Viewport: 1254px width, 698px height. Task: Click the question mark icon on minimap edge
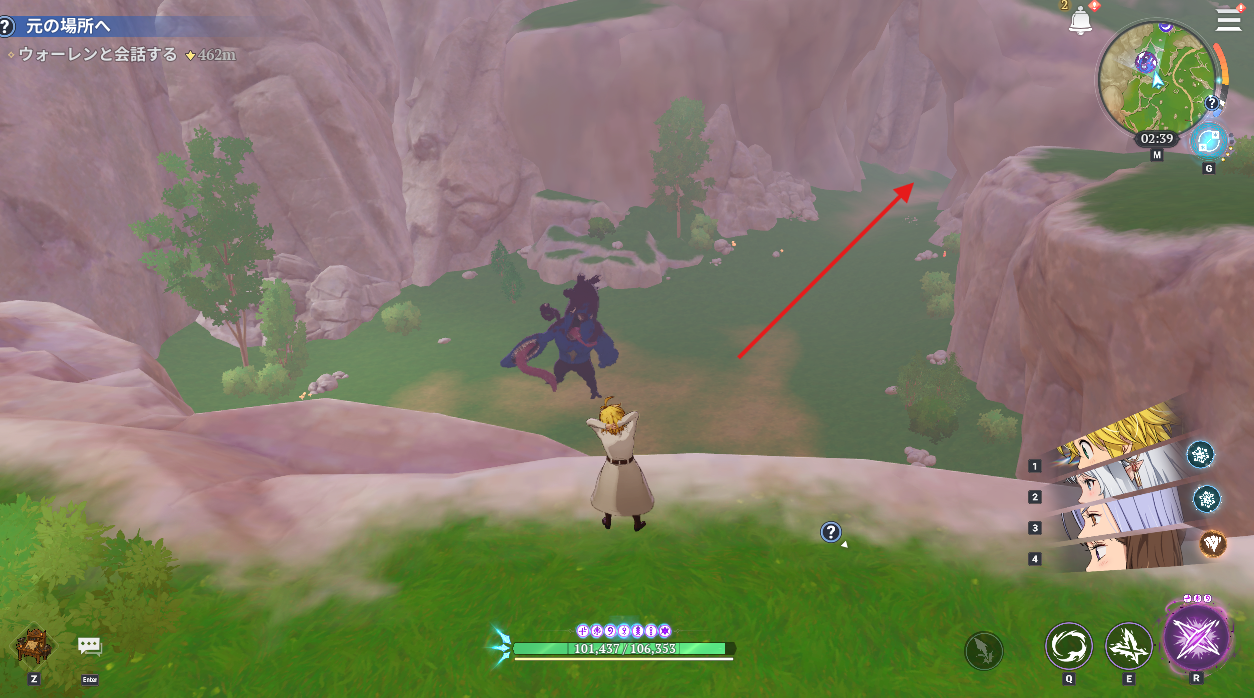point(1212,102)
